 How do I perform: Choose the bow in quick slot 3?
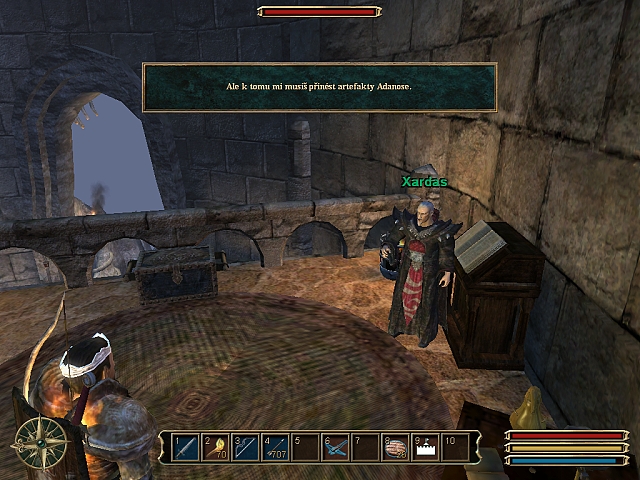point(245,447)
